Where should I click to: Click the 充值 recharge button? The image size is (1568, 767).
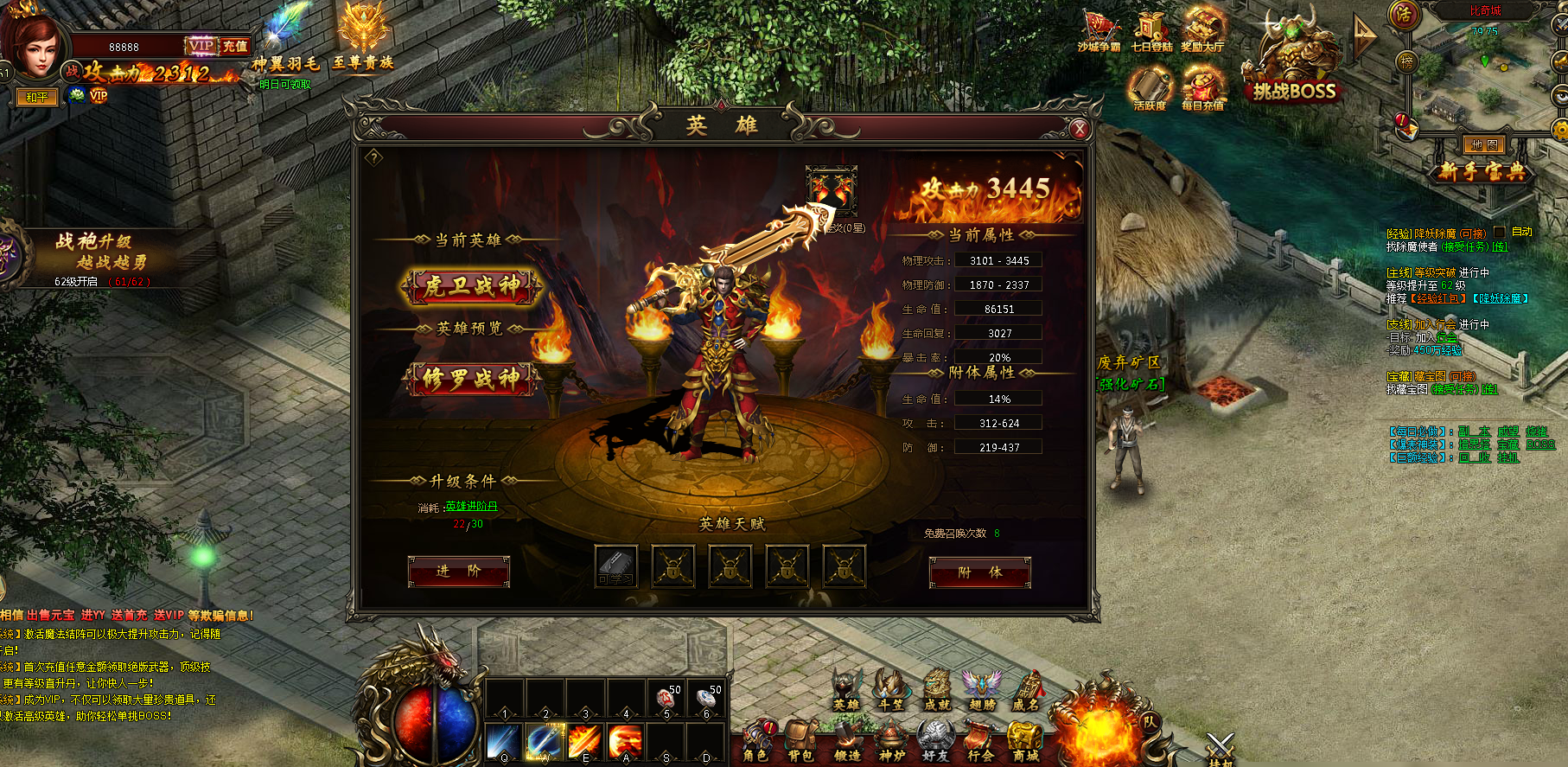coord(234,46)
